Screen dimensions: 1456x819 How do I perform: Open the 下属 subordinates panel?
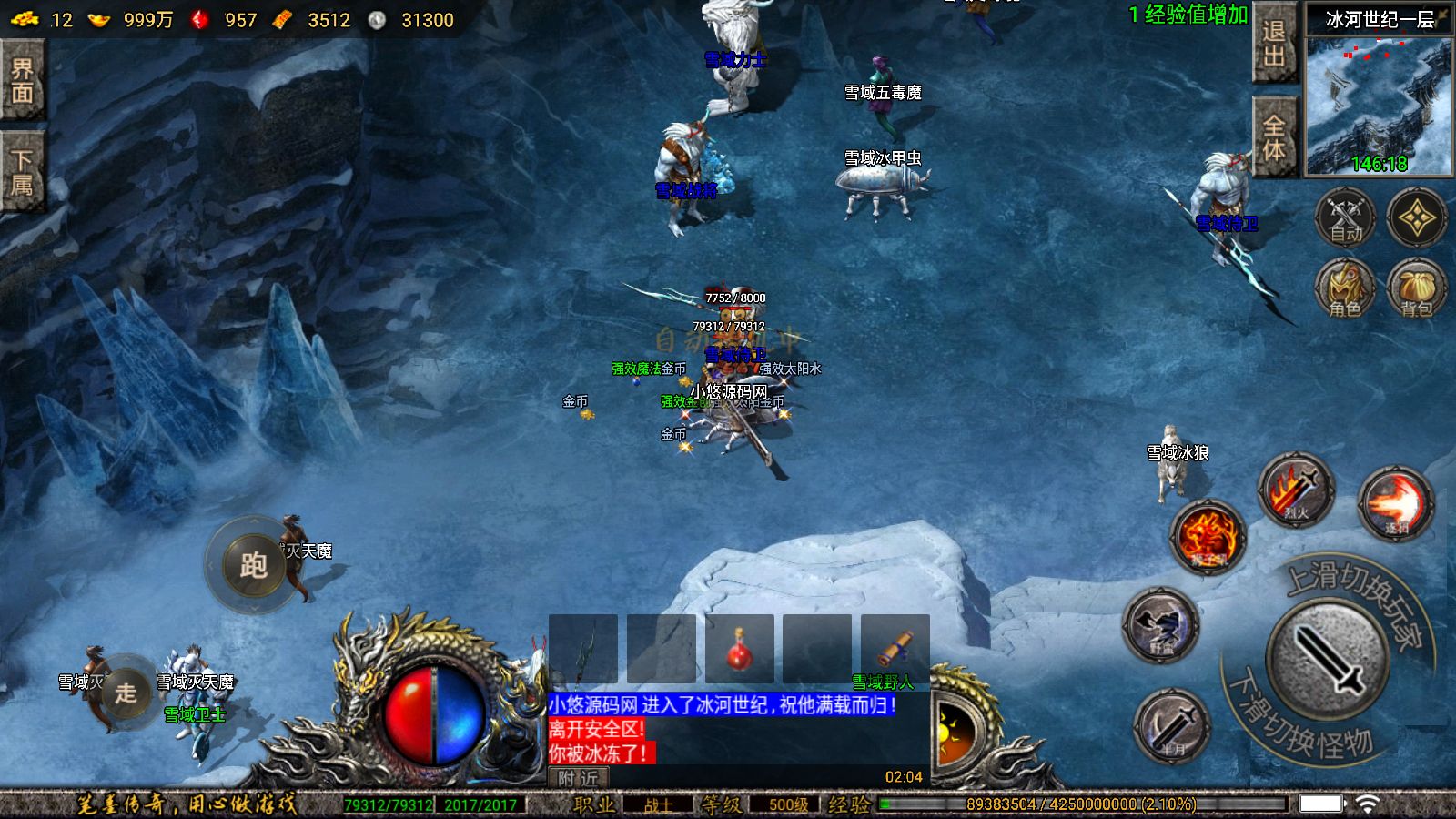pyautogui.click(x=23, y=172)
